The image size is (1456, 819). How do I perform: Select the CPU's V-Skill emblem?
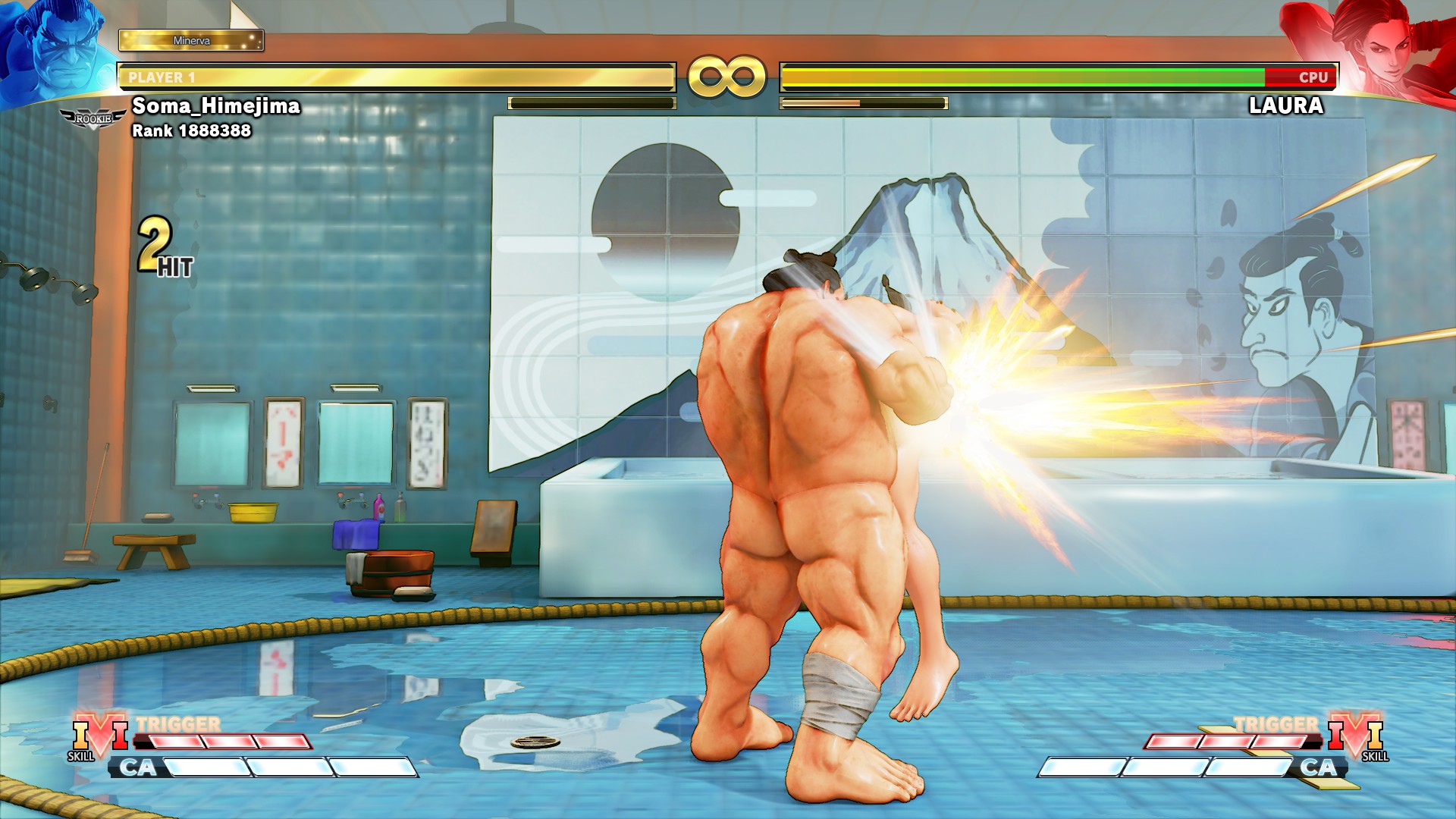tap(1355, 736)
